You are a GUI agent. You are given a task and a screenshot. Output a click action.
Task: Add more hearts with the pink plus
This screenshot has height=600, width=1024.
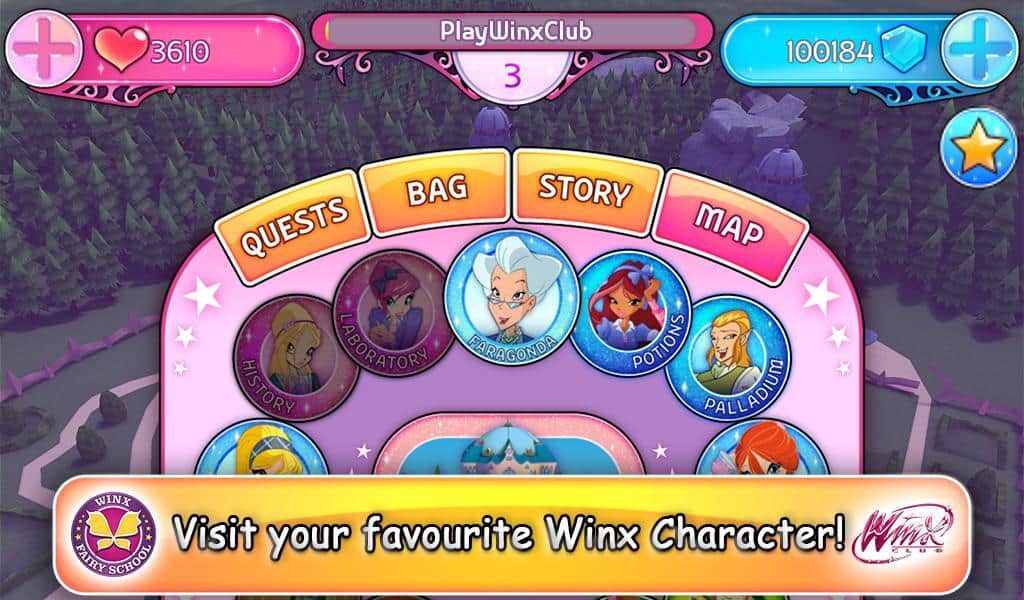click(x=43, y=50)
